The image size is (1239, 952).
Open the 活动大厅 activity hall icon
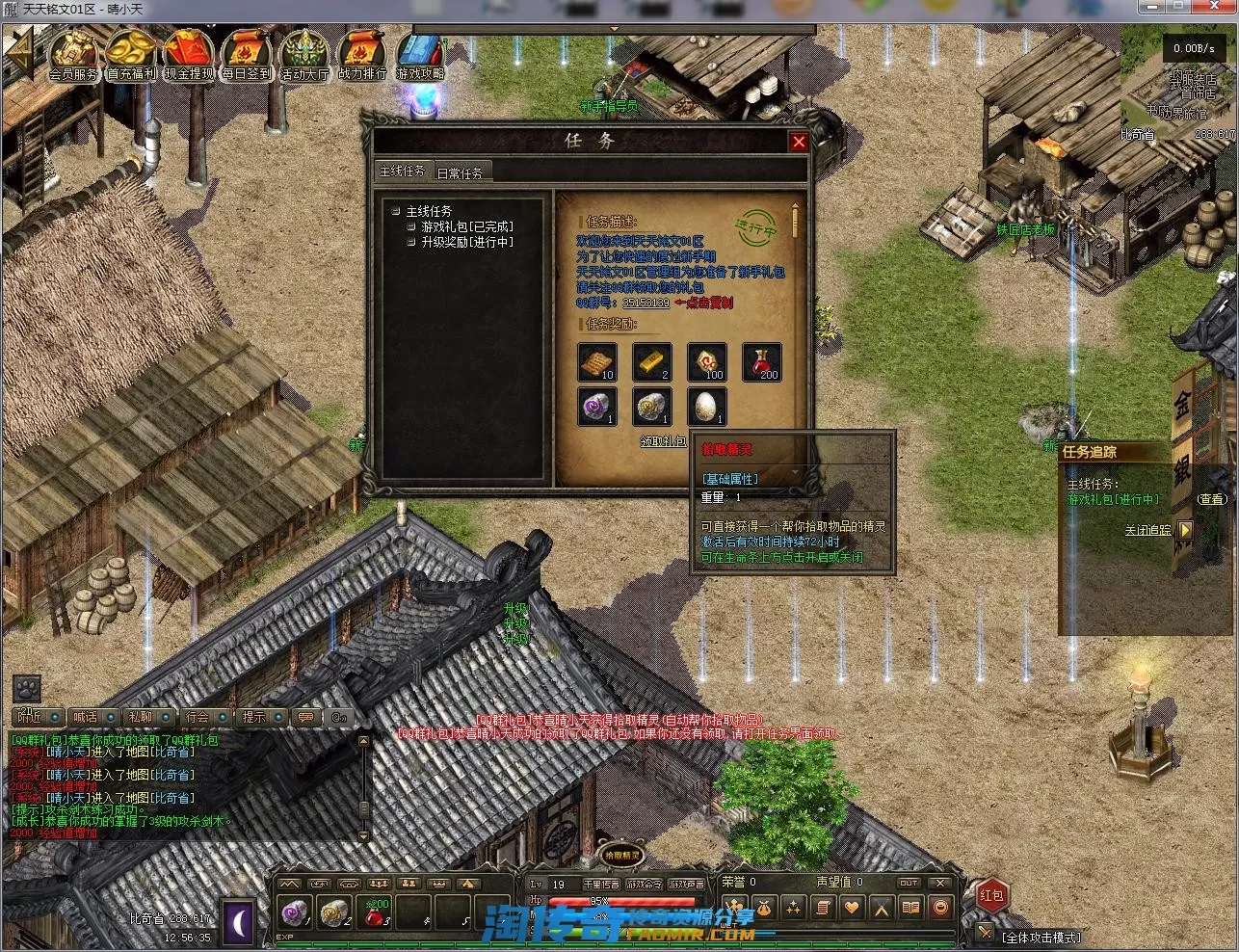[x=304, y=56]
